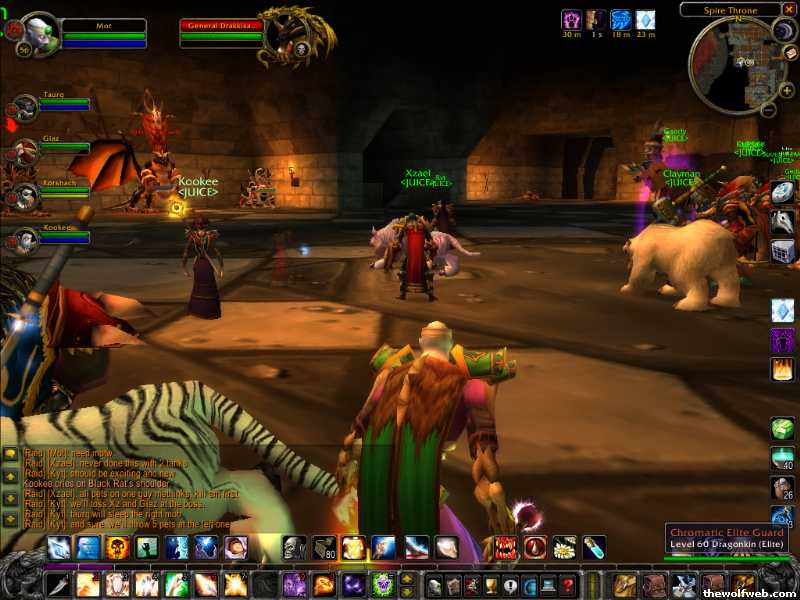Close the minimap with the X button

click(x=789, y=9)
